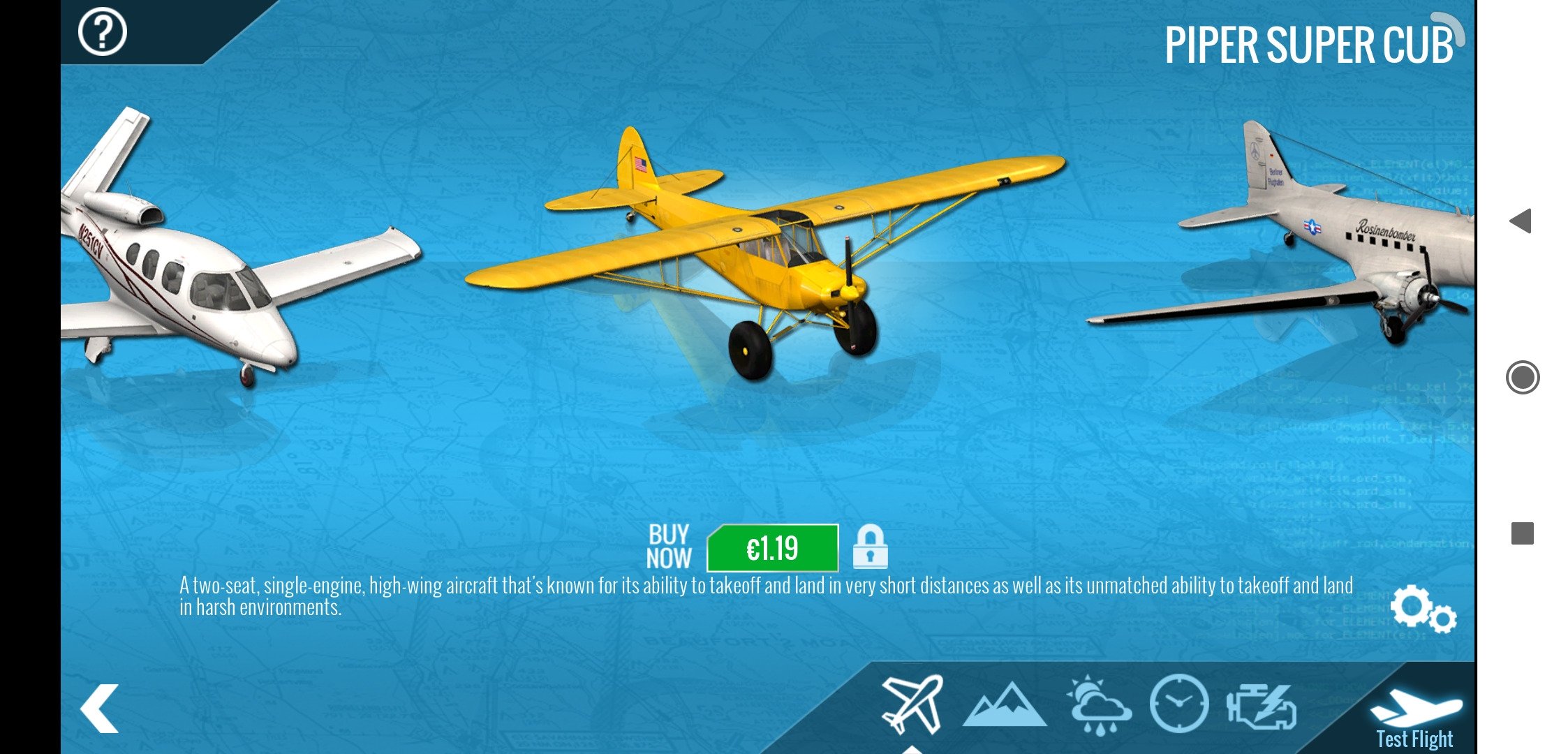The image size is (1568, 754).
Task: Tap the padlock icon beside the price
Action: pyautogui.click(x=870, y=547)
